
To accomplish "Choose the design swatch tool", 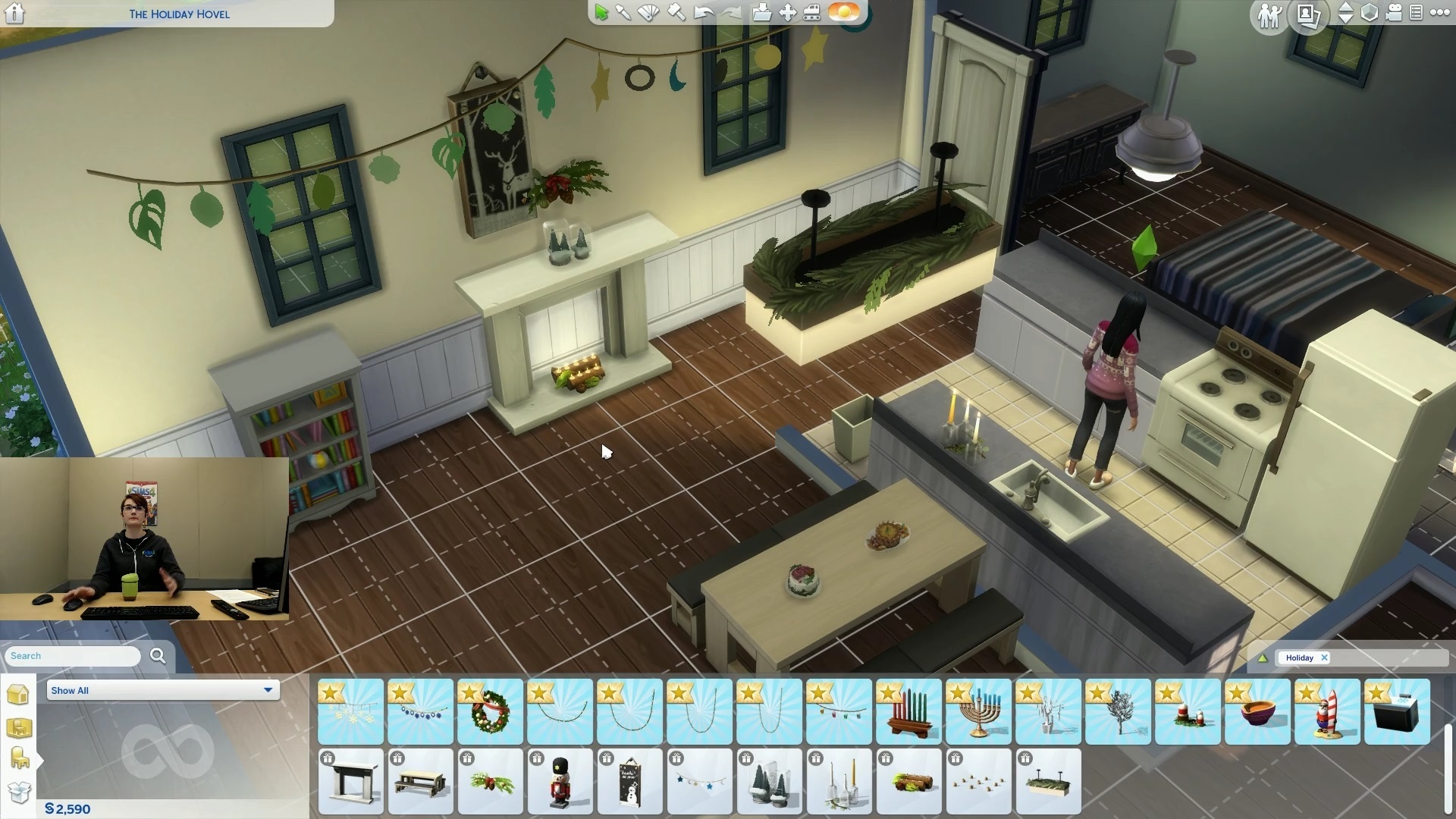I will 649,13.
